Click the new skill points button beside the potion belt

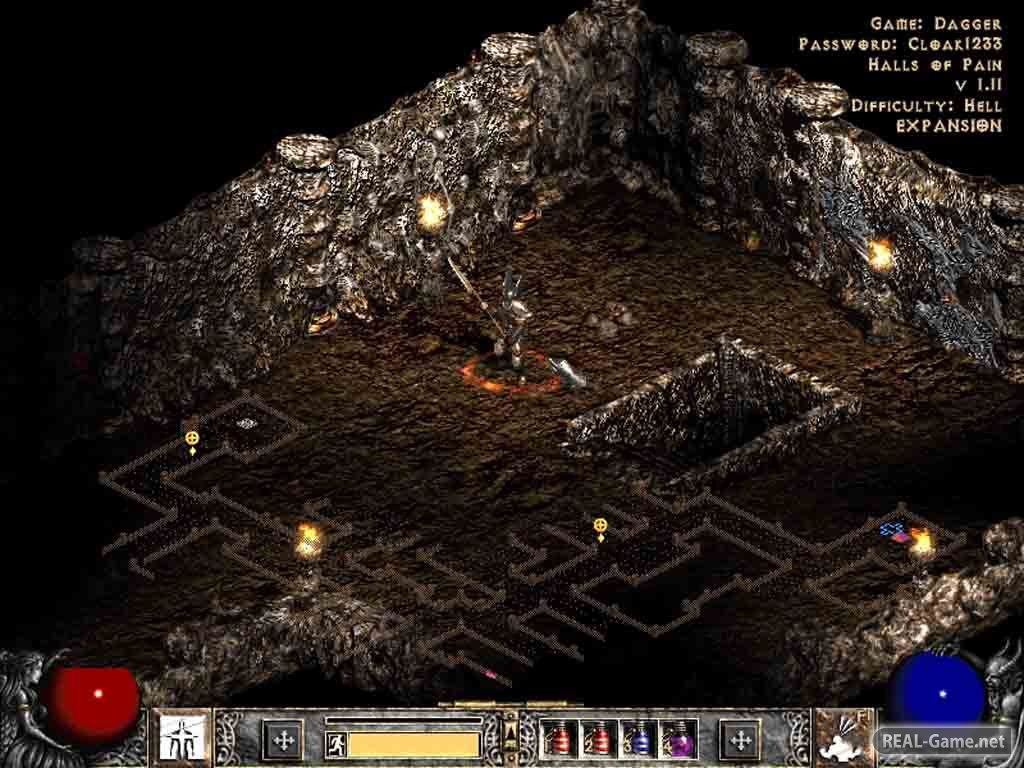[x=740, y=740]
